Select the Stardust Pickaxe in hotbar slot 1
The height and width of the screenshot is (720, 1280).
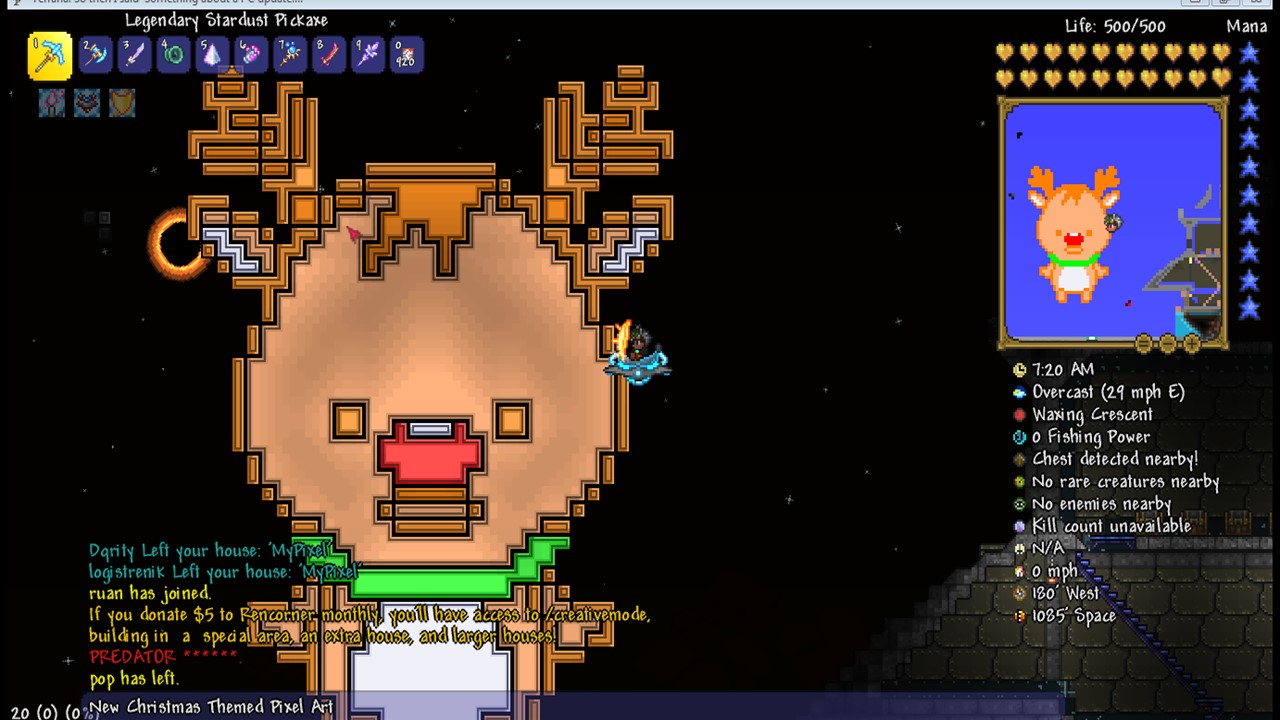point(49,55)
